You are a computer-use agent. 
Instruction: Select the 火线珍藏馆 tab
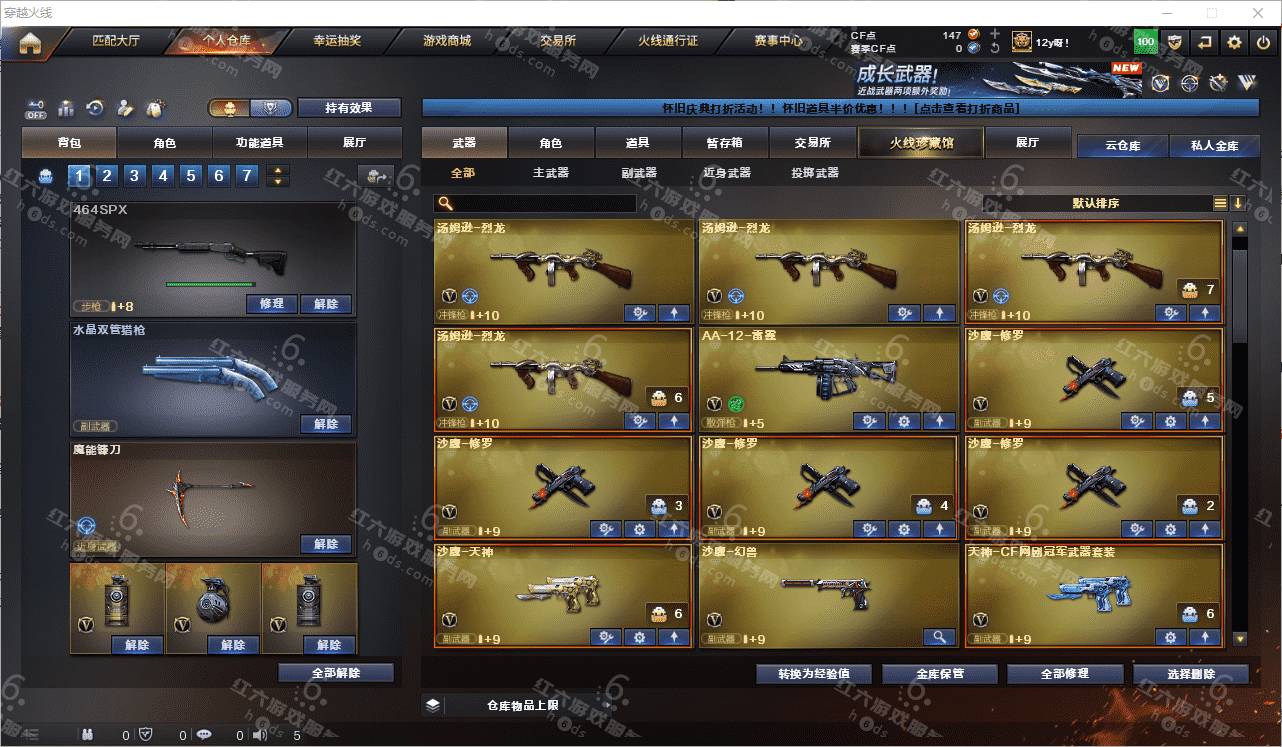(921, 143)
